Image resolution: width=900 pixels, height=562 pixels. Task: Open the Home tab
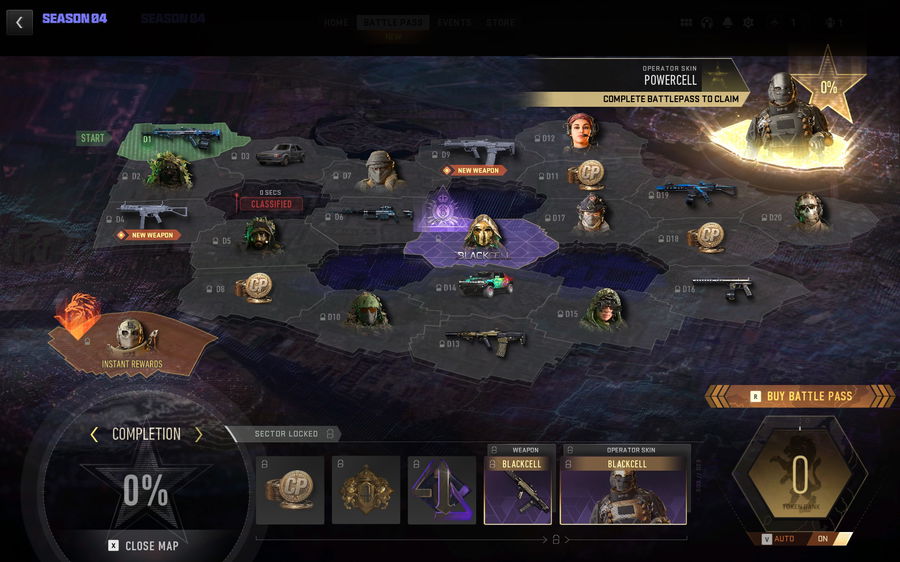click(336, 23)
